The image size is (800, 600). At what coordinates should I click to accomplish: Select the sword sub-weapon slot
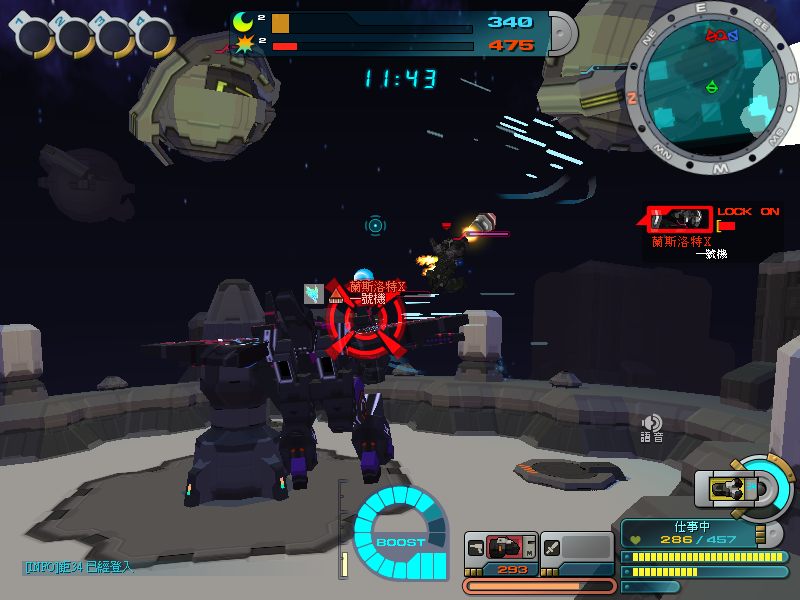coord(577,548)
